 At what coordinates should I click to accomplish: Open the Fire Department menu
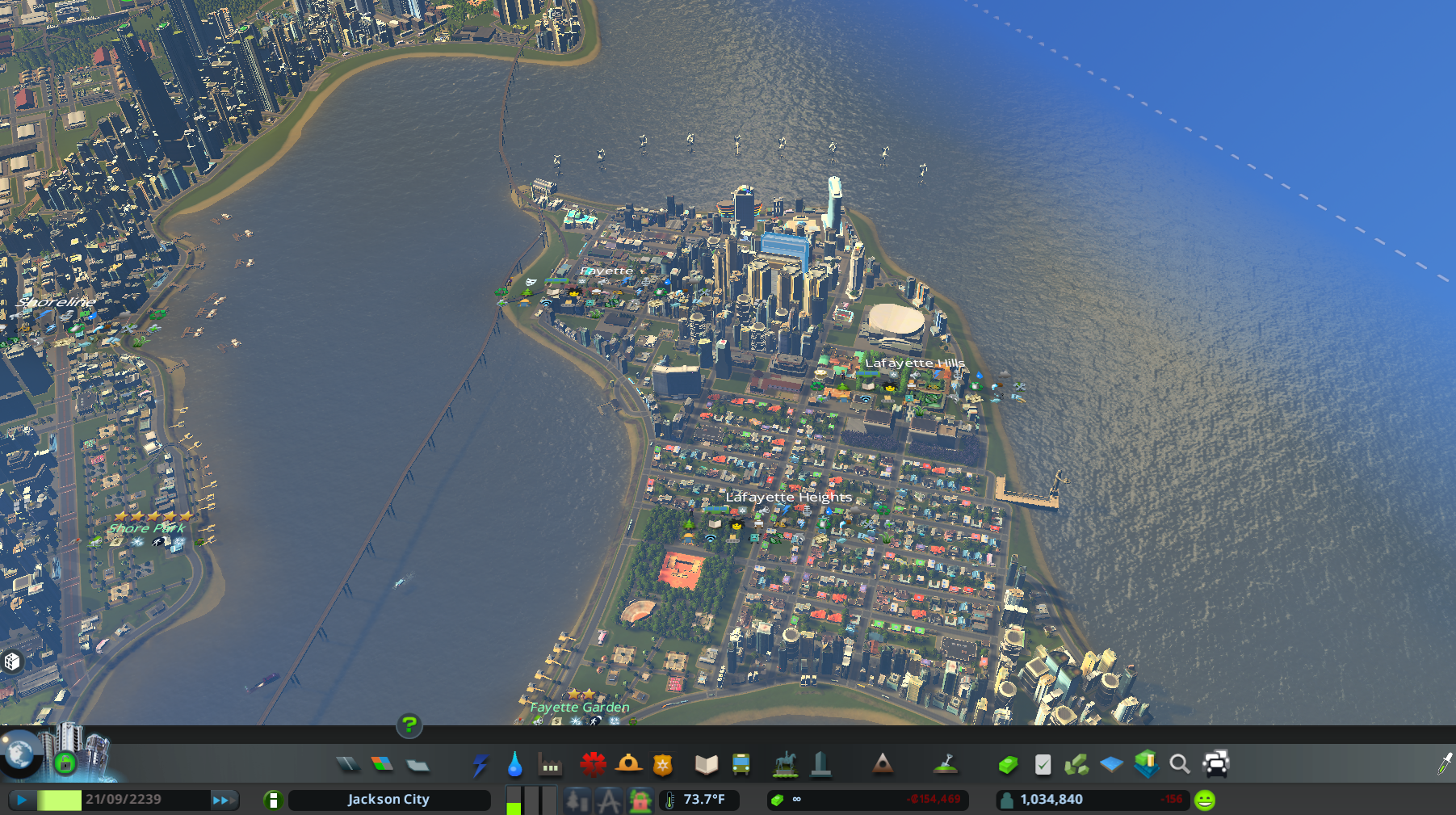[x=629, y=762]
